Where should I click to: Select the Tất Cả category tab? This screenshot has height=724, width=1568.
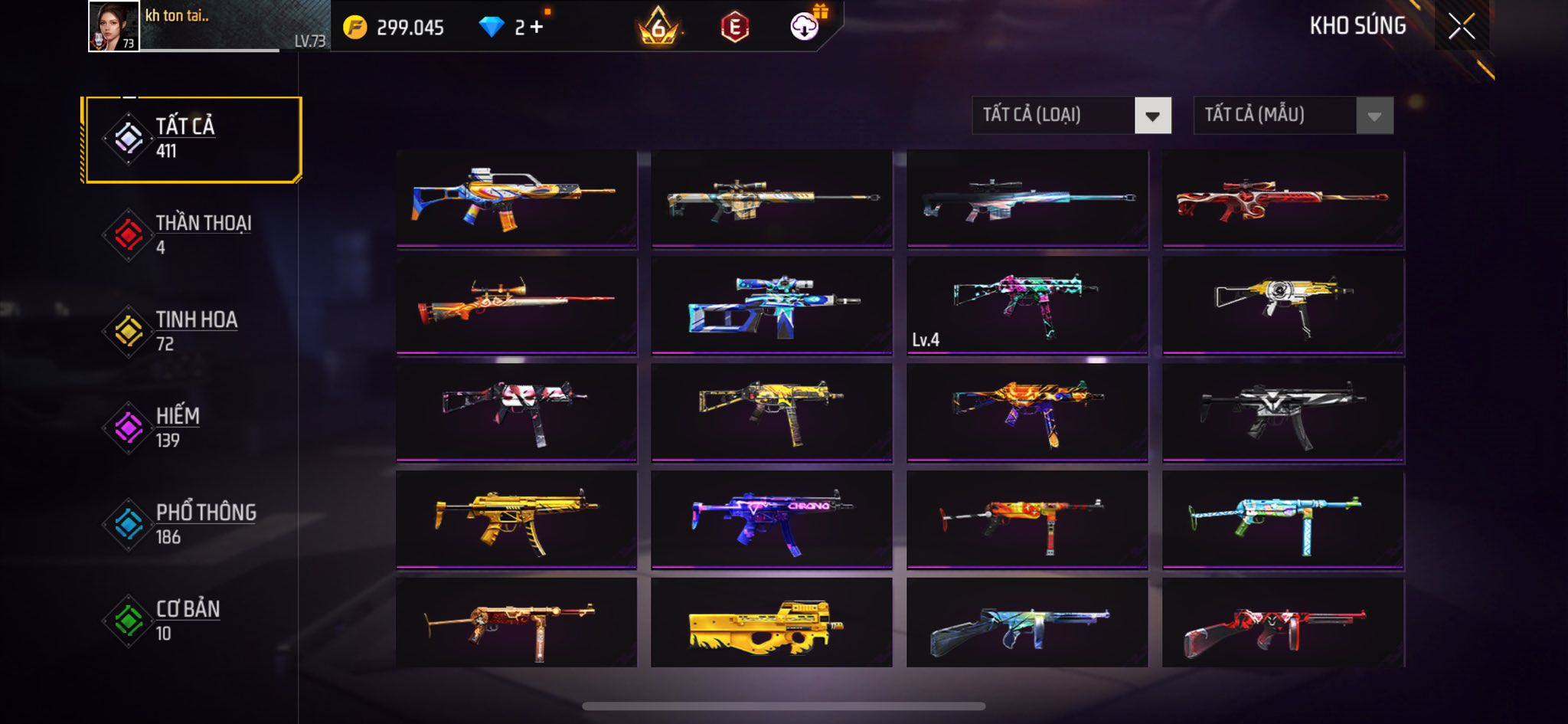193,139
